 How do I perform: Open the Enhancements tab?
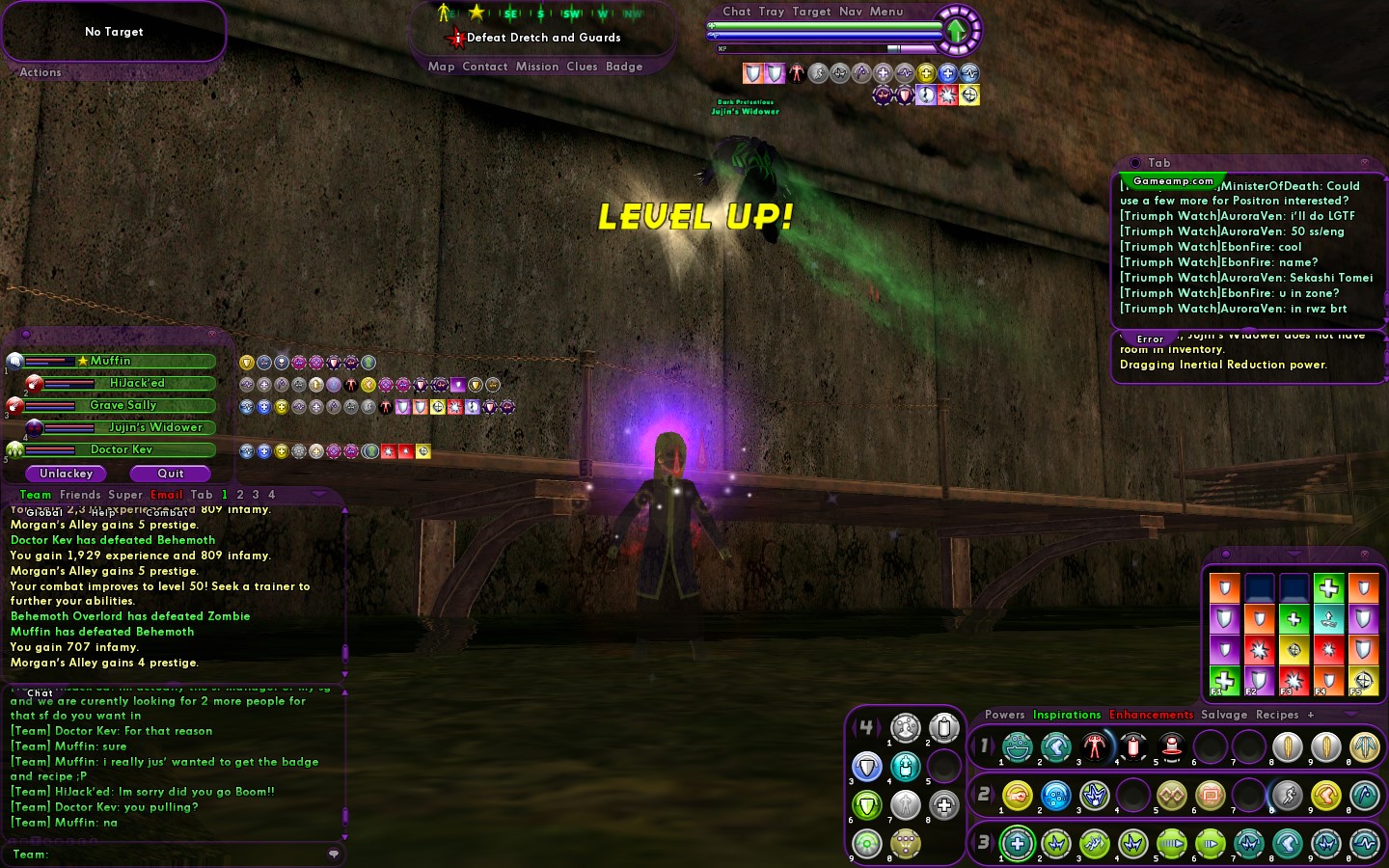(1151, 715)
